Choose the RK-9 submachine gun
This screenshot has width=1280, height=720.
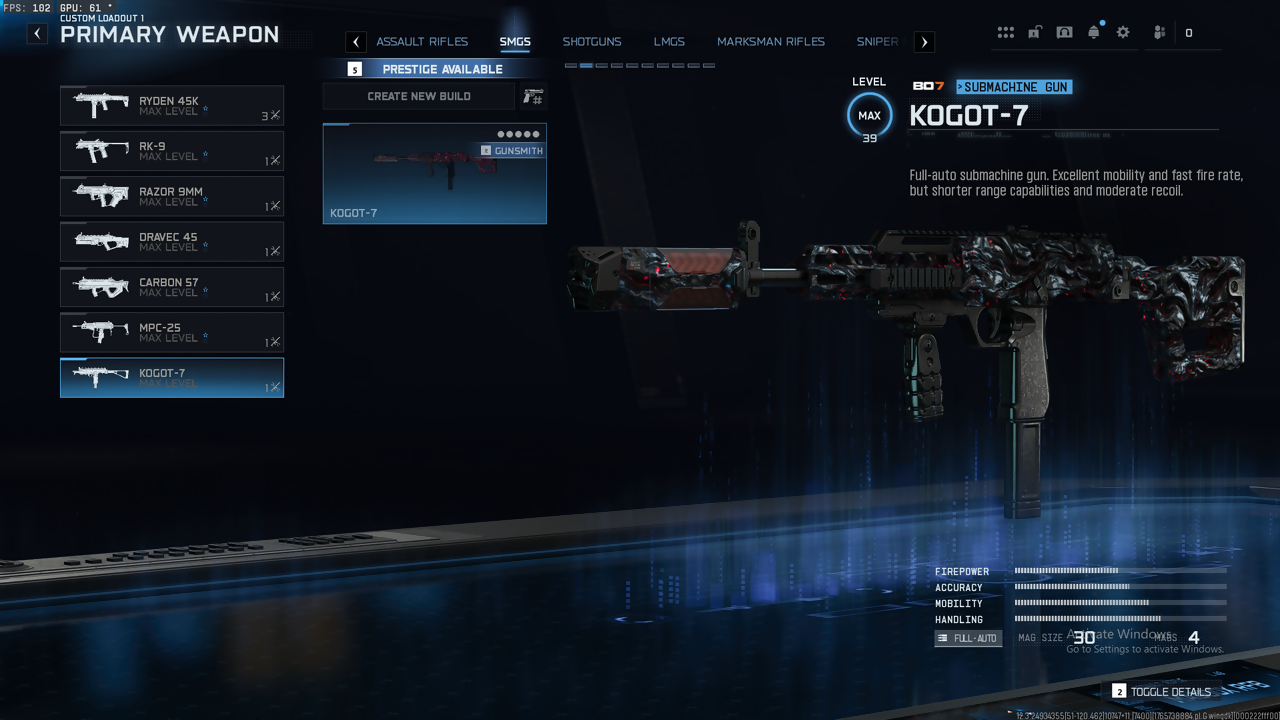pos(172,151)
